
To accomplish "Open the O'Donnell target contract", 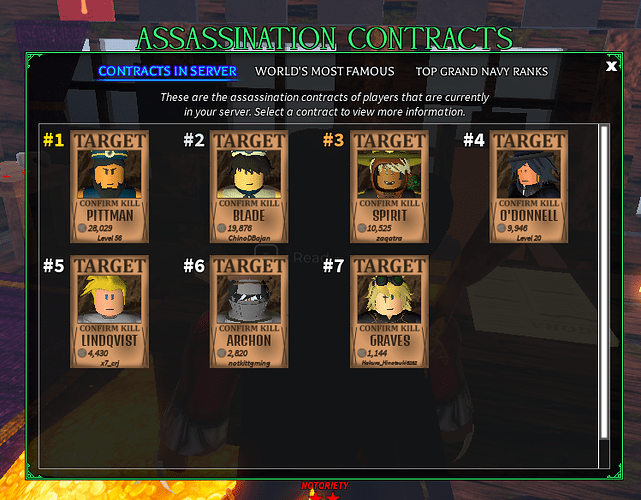I will point(529,186).
